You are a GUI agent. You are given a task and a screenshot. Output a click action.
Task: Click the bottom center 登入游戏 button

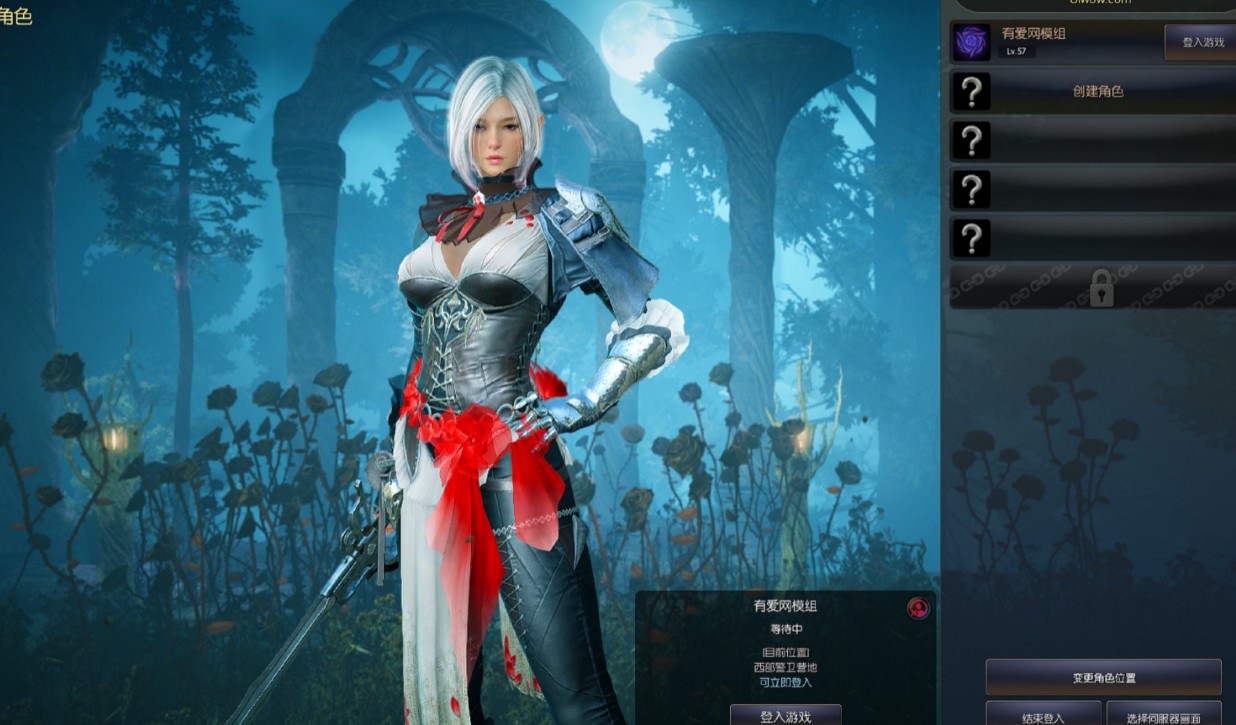[785, 715]
